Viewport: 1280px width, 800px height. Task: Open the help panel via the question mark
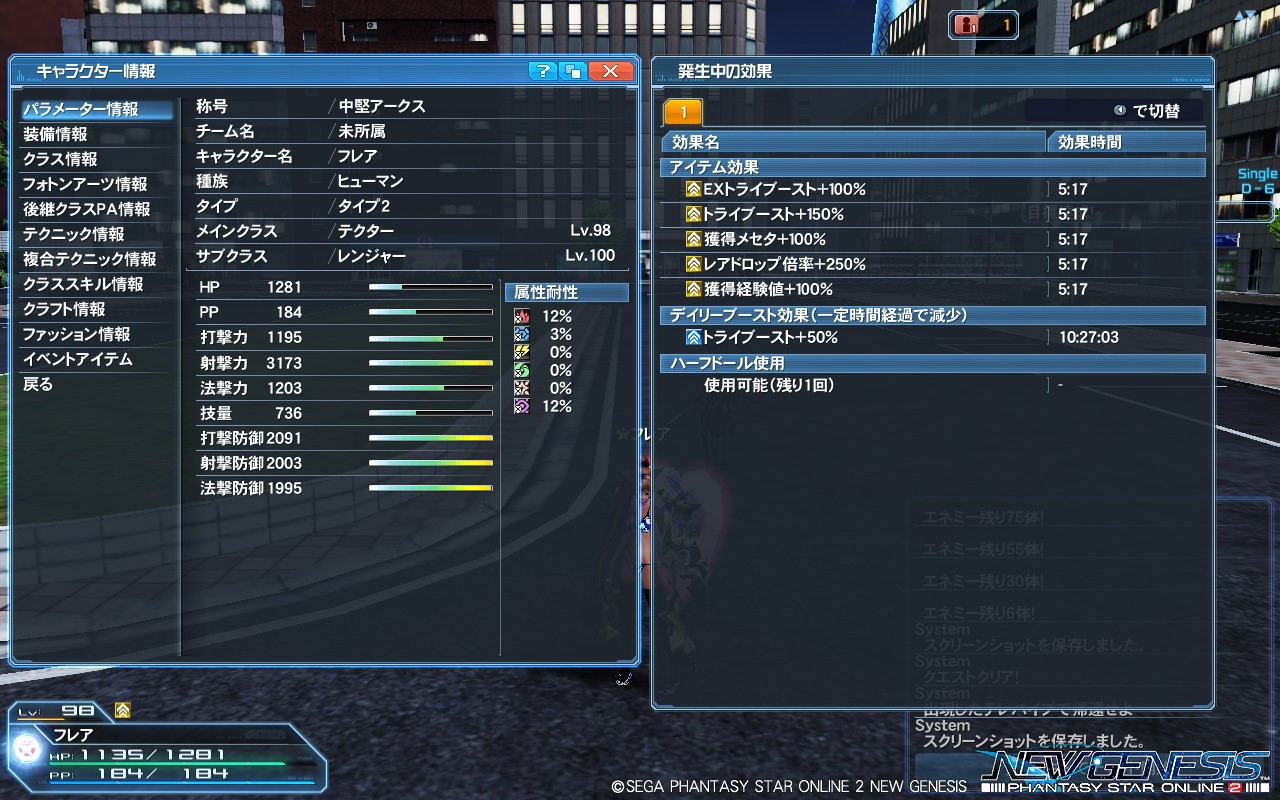[543, 71]
